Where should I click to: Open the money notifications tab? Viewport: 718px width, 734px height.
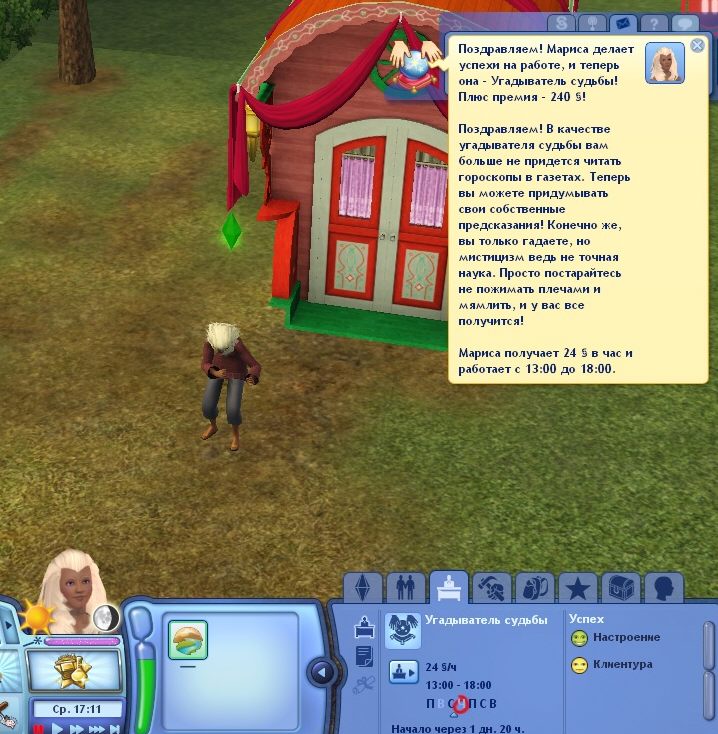562,23
